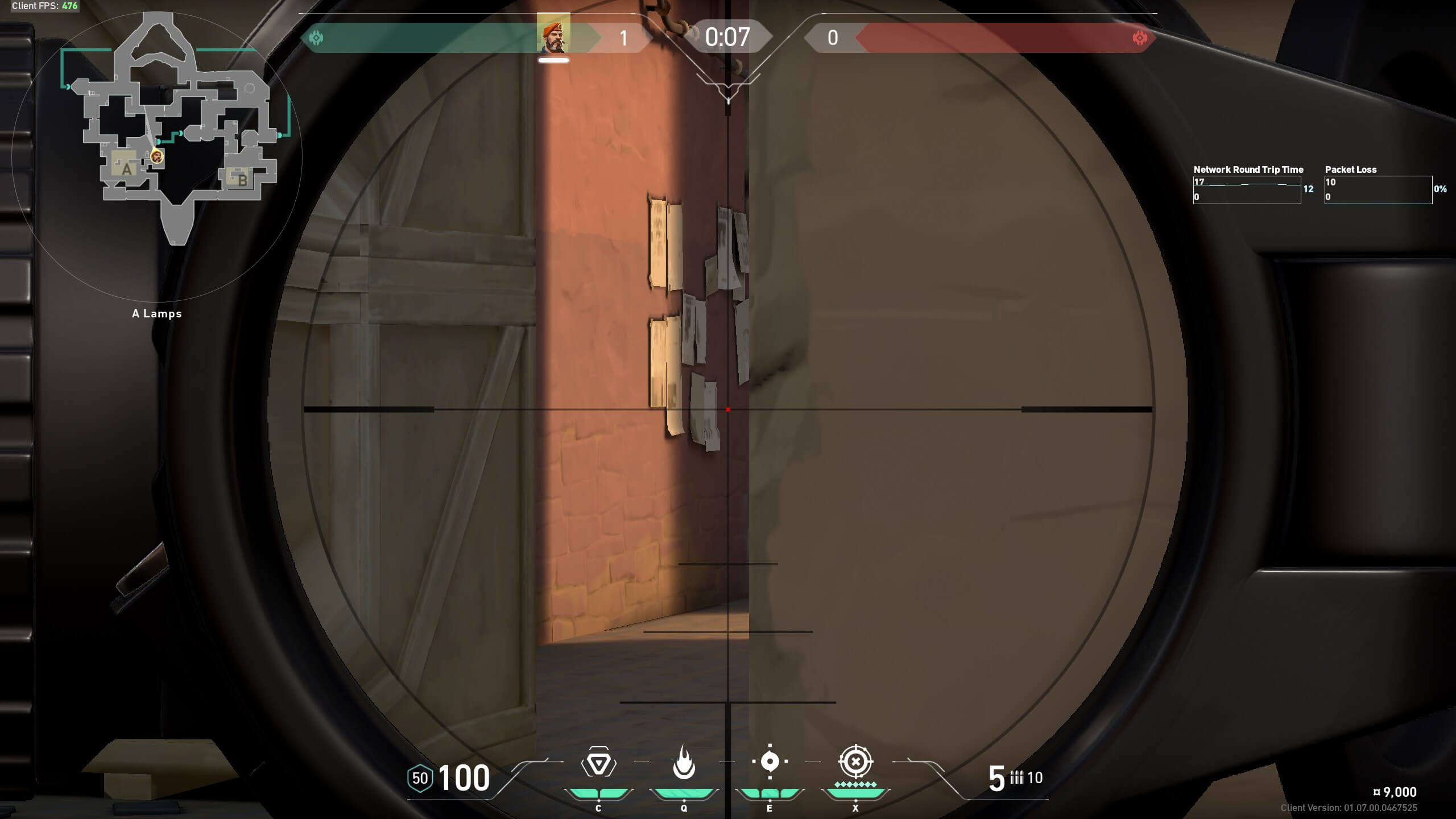Click the round score showing 1
Screen dimensions: 1456x819
pos(624,38)
